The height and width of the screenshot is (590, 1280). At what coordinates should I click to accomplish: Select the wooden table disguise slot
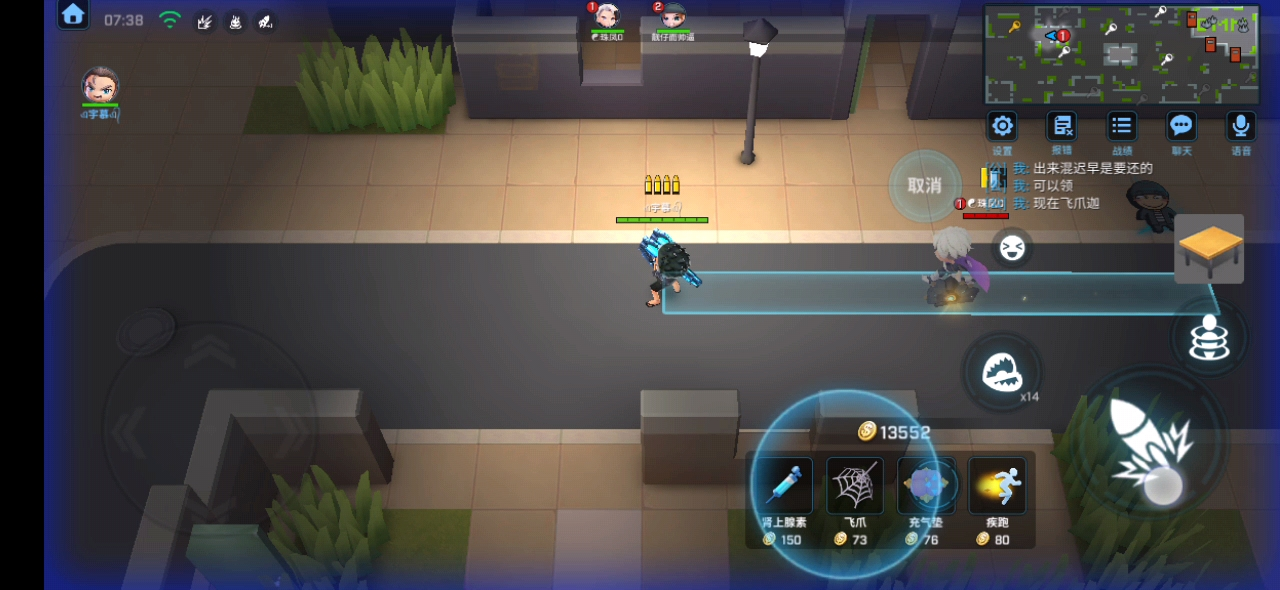point(1209,248)
